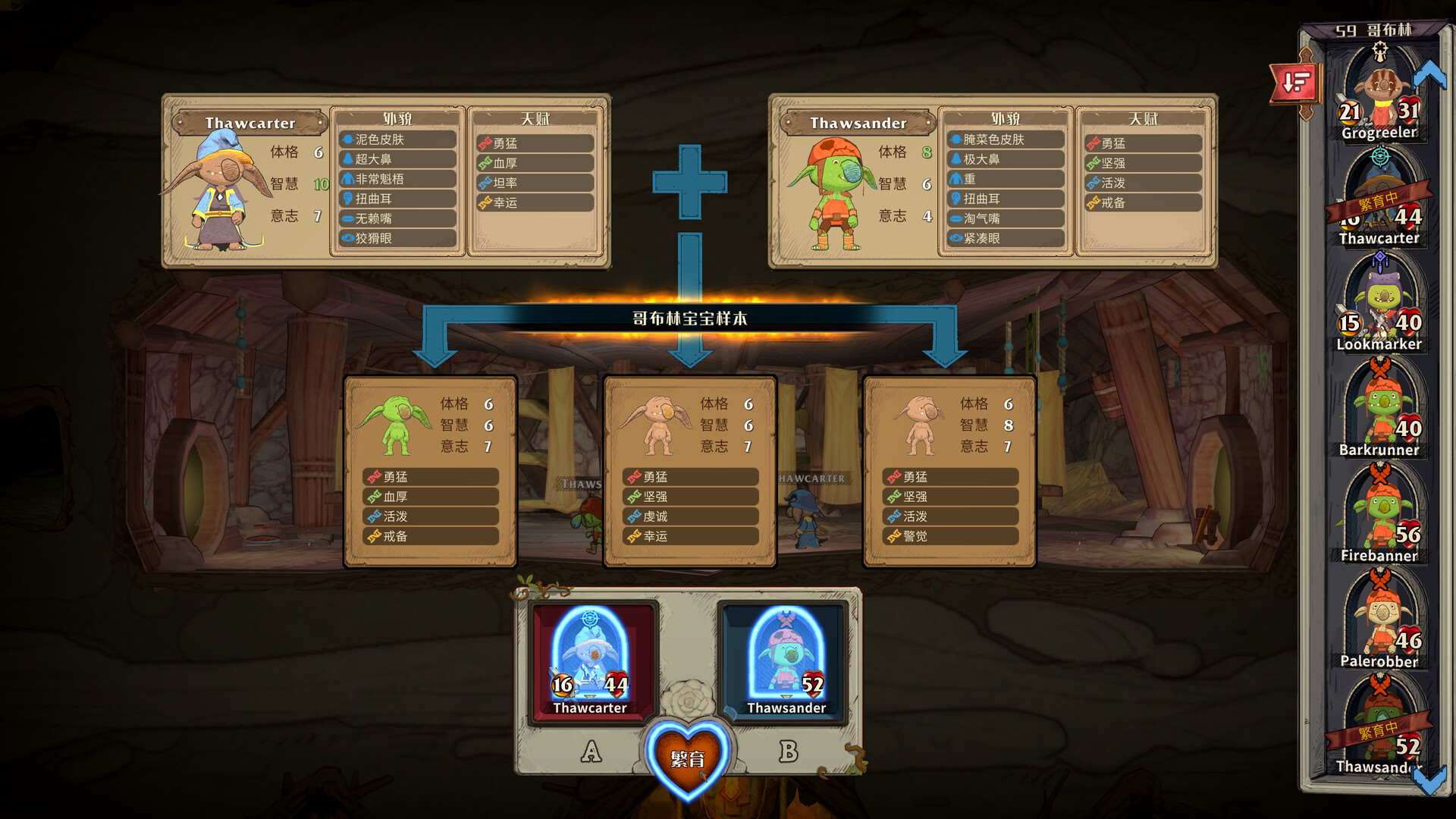Screen dimensions: 1456x819
Task: Click the blue up arrow on roster
Action: pos(1429,74)
